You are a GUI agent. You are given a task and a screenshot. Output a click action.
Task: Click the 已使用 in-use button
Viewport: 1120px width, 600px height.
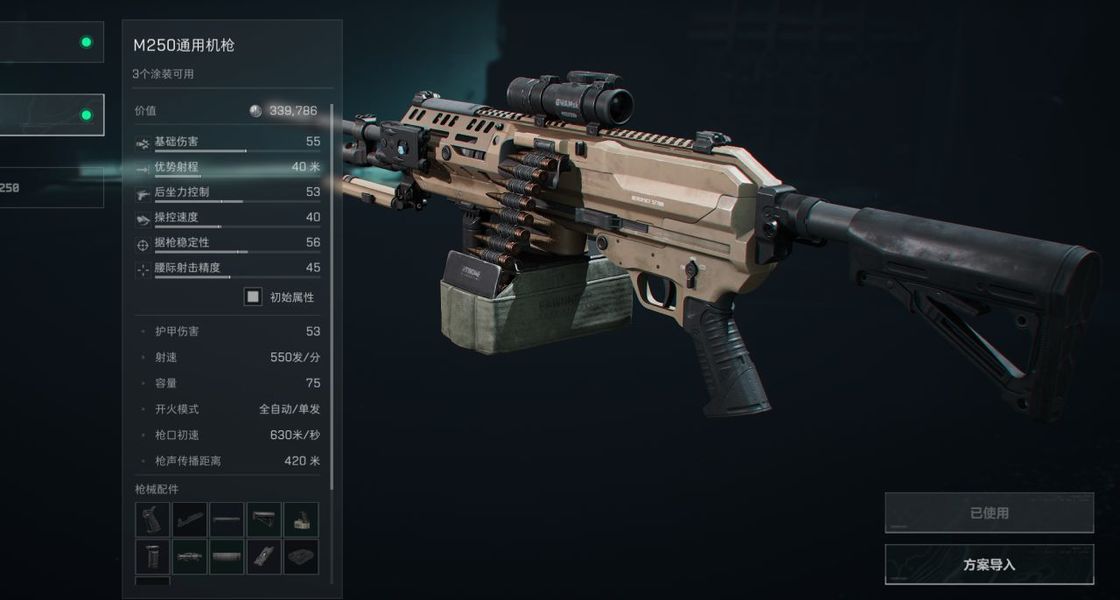[989, 513]
